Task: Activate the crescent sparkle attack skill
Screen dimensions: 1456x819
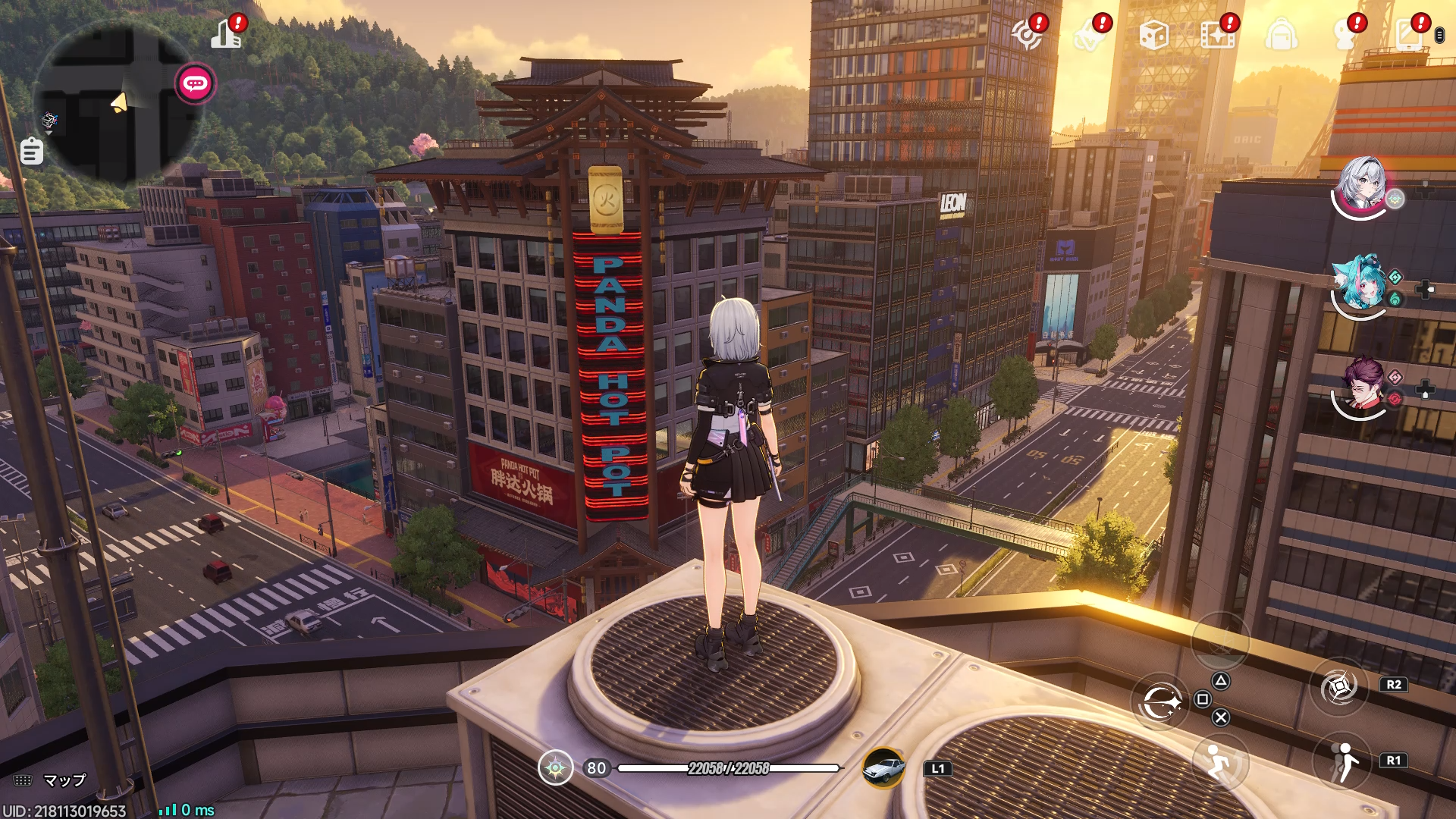Action: (x=1161, y=702)
